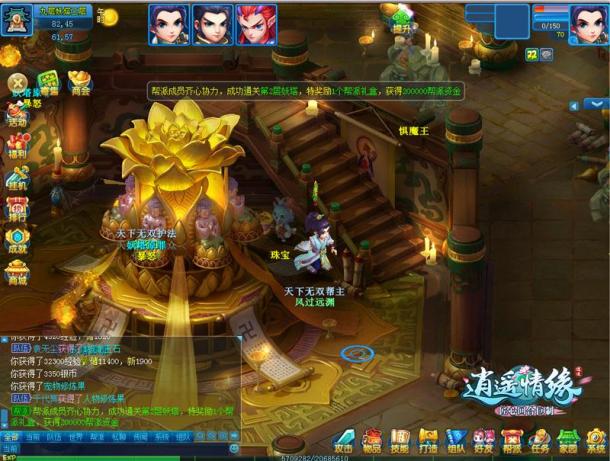The image size is (610, 461).
Task: Open the 成就 achievements panel
Action: point(17,240)
